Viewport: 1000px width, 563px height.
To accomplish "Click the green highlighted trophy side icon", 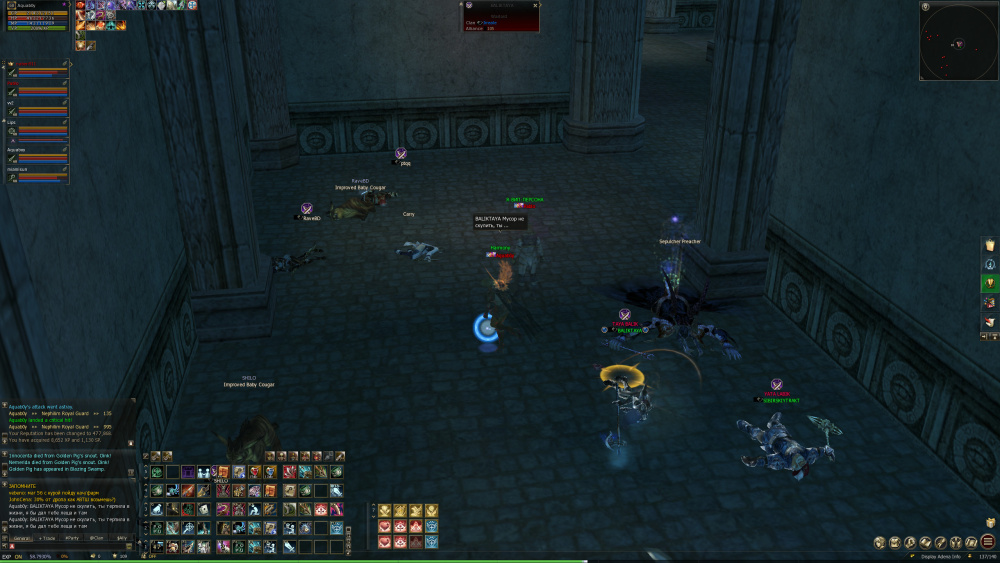I will coord(989,283).
